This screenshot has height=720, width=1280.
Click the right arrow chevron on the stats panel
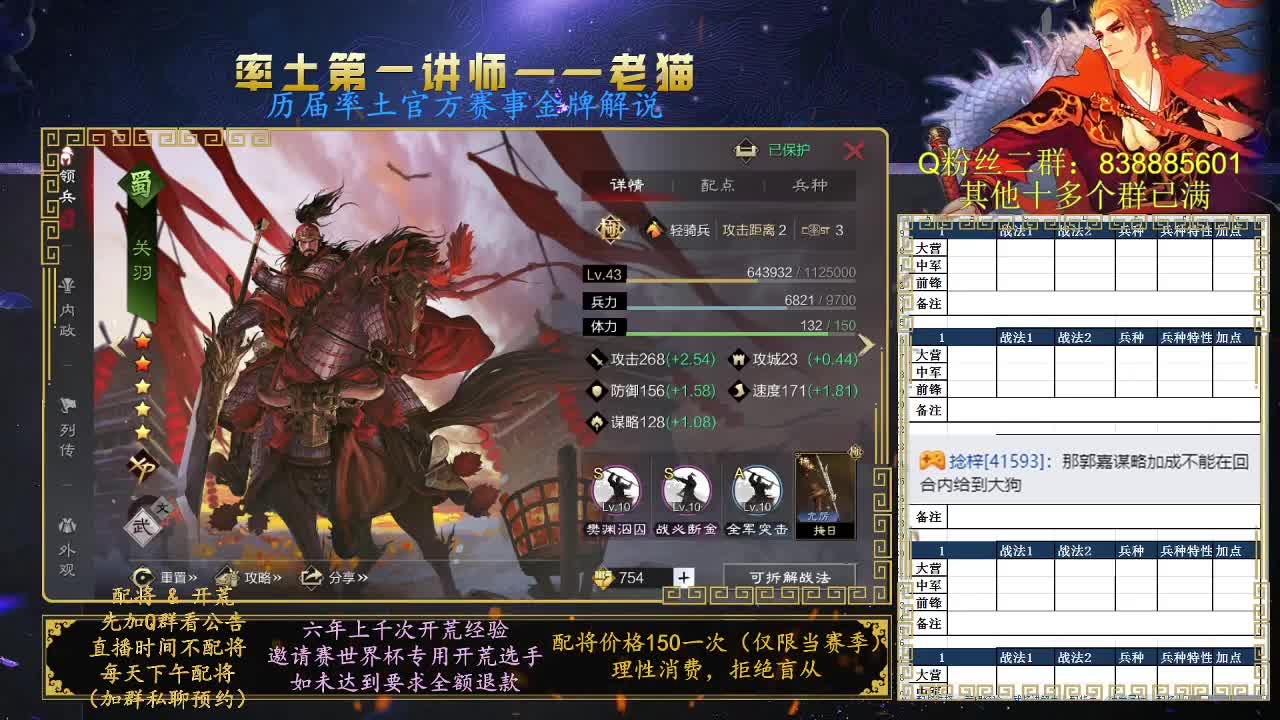pyautogui.click(x=866, y=345)
